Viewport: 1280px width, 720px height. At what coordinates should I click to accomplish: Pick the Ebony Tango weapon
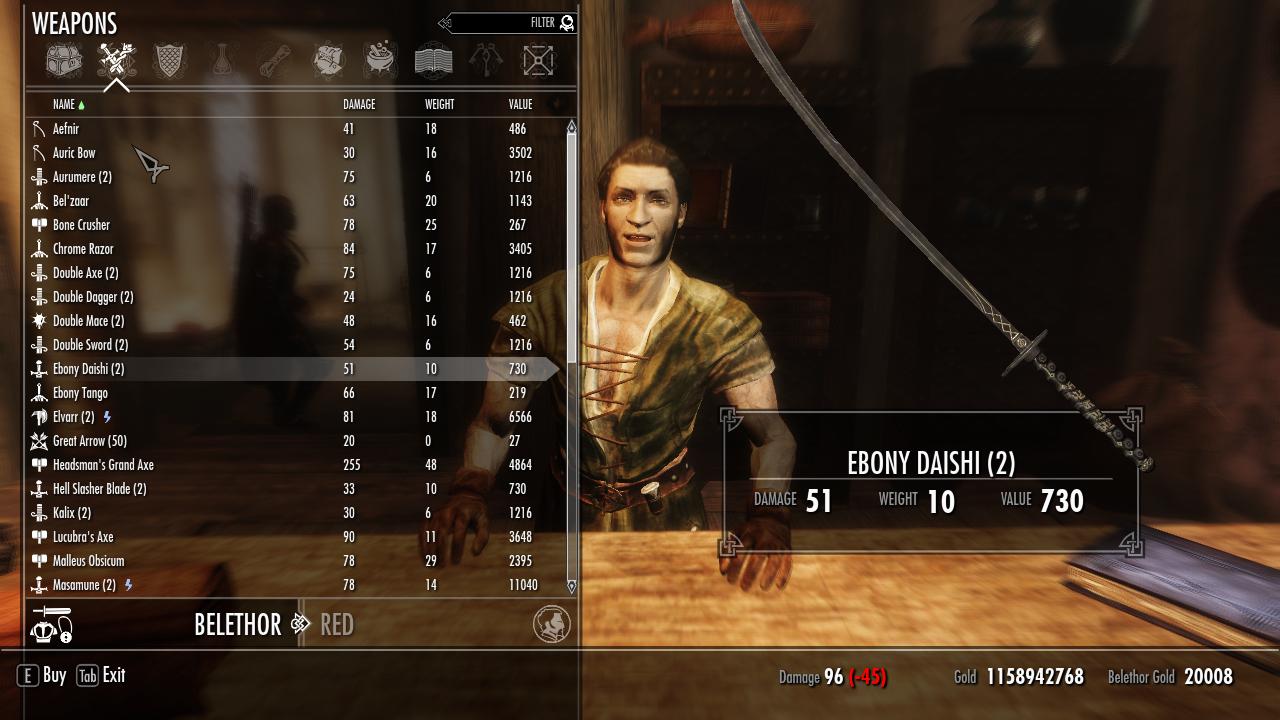tap(80, 393)
